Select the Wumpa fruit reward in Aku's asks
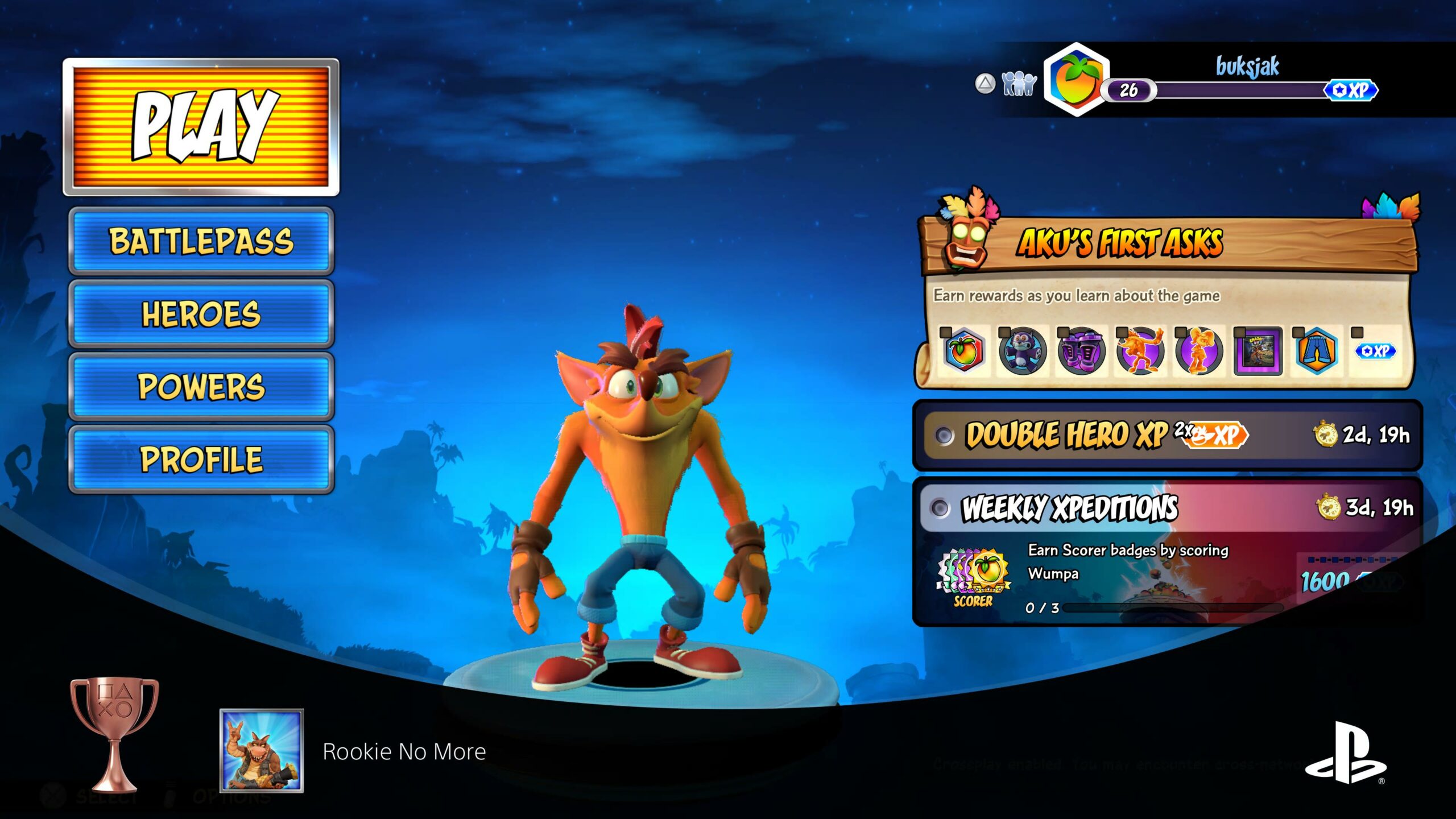The width and height of the screenshot is (1456, 819). pos(963,351)
